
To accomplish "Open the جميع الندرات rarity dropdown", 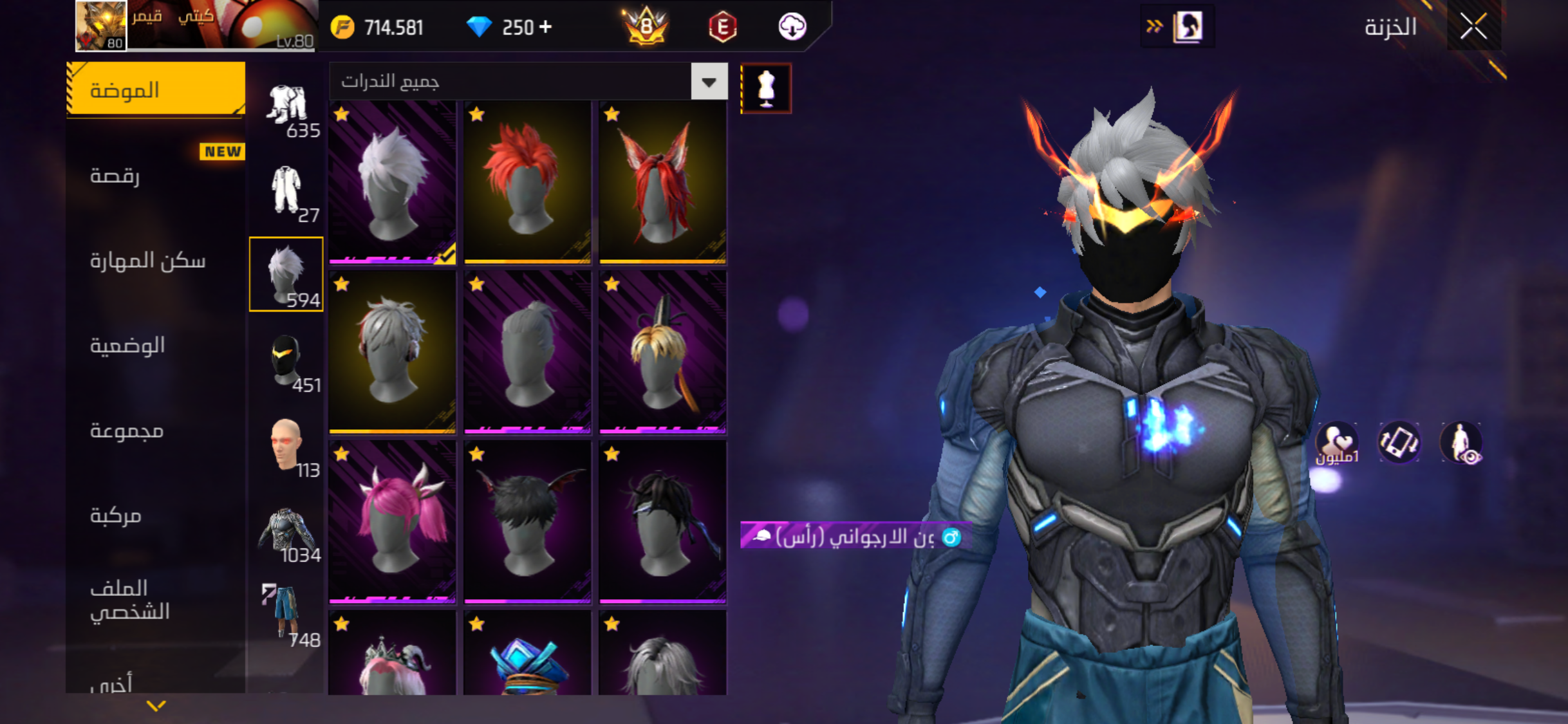I will [709, 82].
